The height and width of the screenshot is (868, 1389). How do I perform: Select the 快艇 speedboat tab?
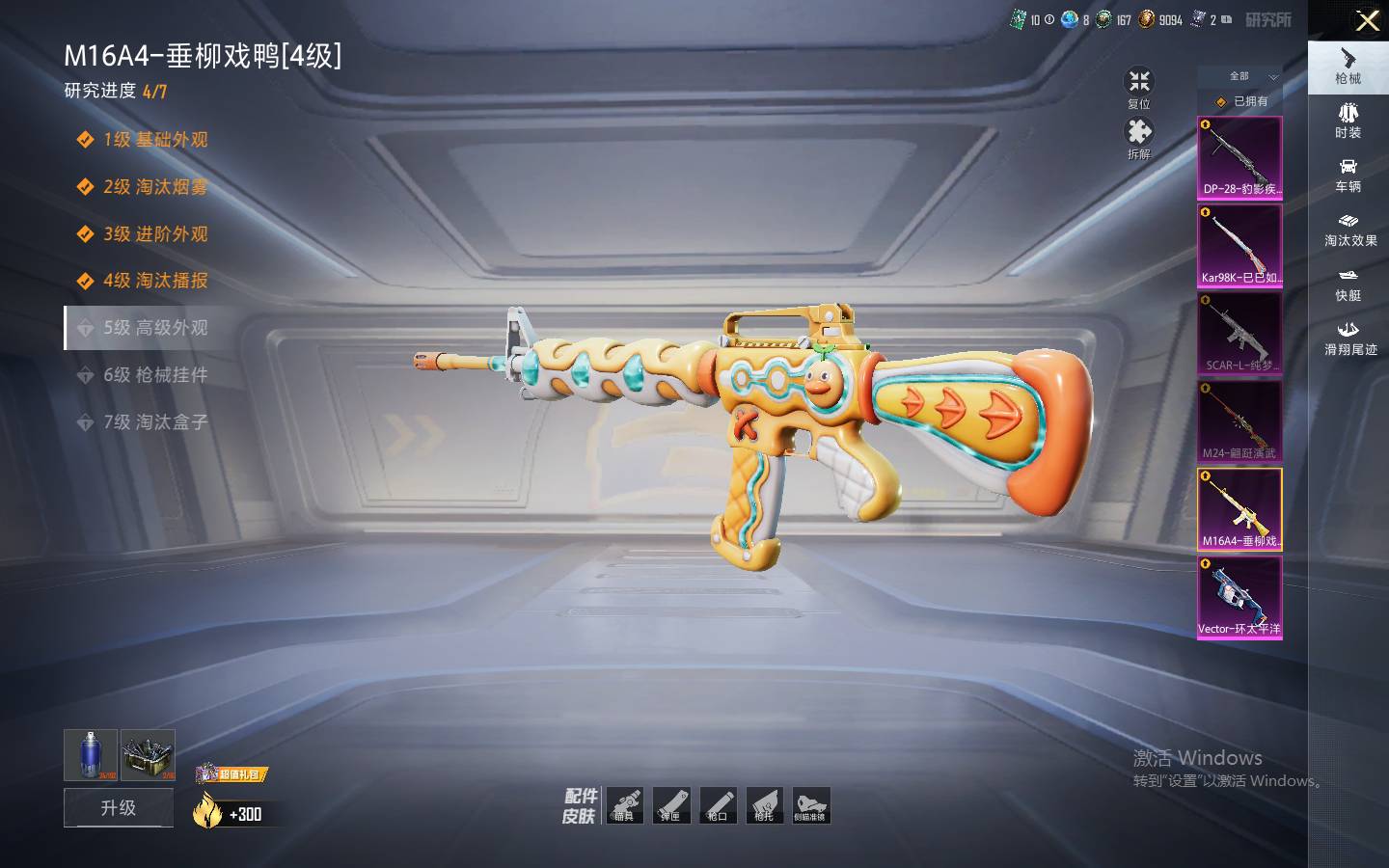tap(1348, 285)
